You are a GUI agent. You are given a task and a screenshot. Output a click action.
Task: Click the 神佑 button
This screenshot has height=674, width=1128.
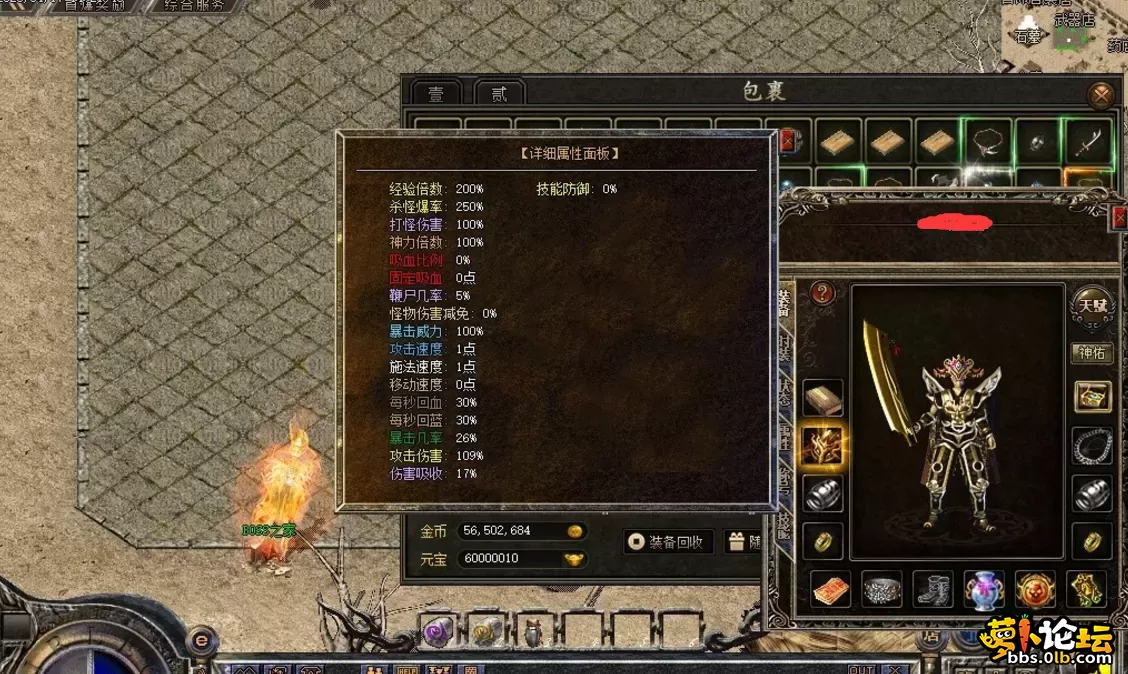(1092, 353)
